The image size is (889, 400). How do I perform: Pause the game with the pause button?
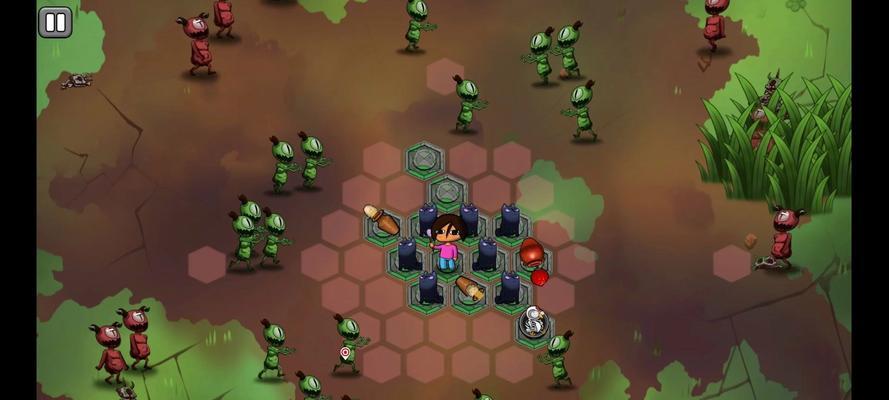[x=55, y=22]
